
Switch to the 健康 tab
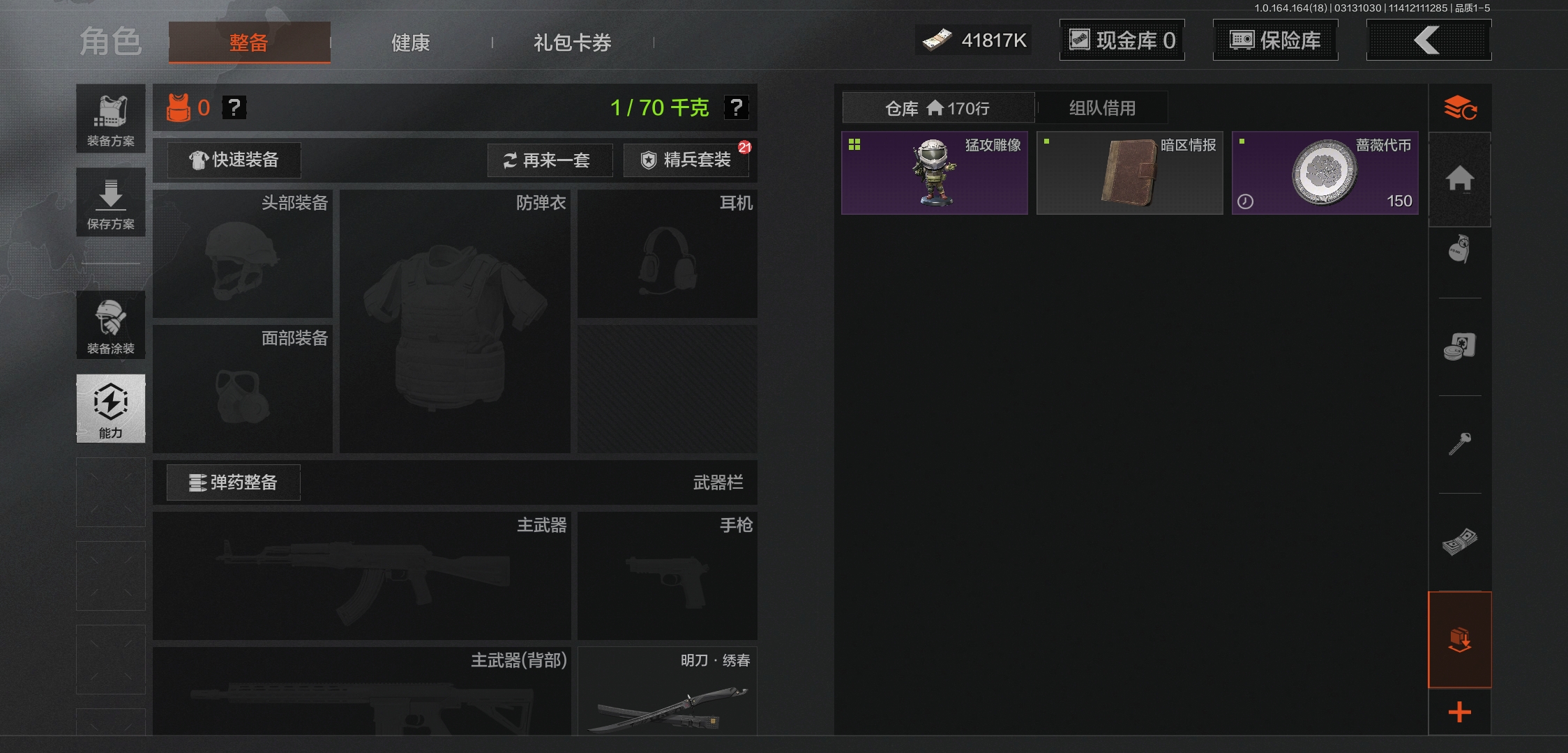409,43
